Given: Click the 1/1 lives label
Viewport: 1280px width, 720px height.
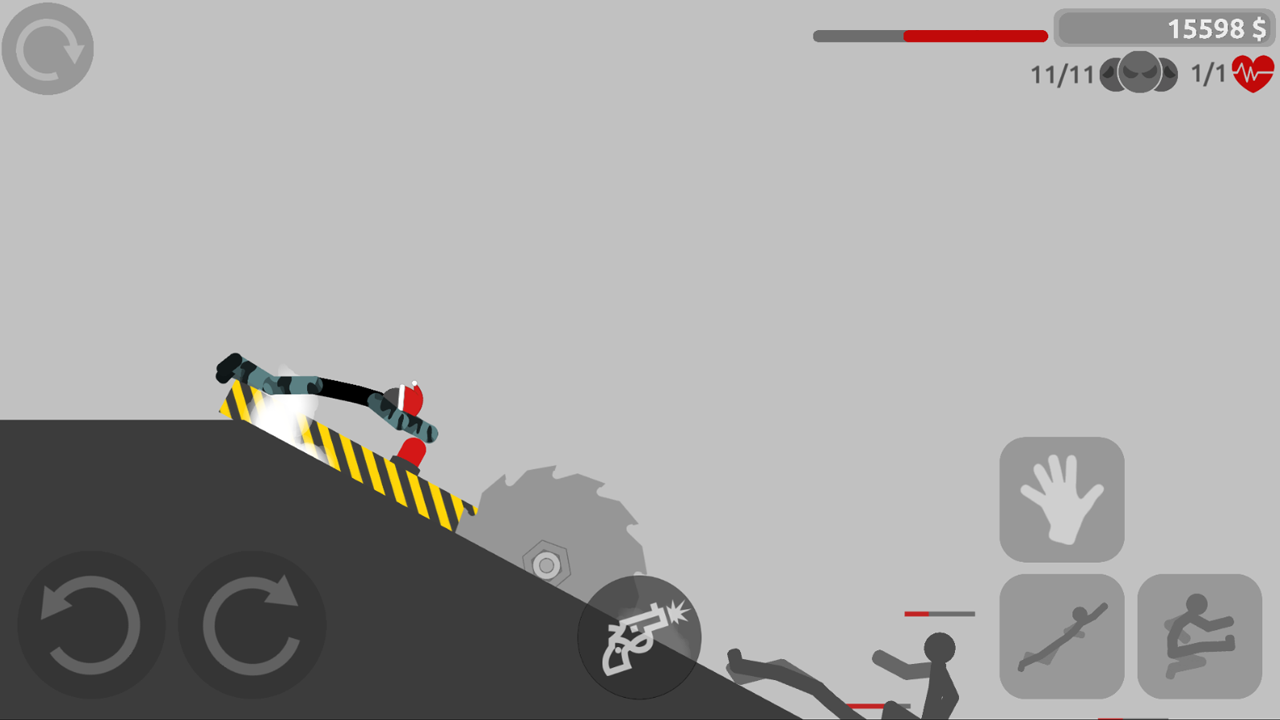Looking at the screenshot, I should pos(1208,71).
